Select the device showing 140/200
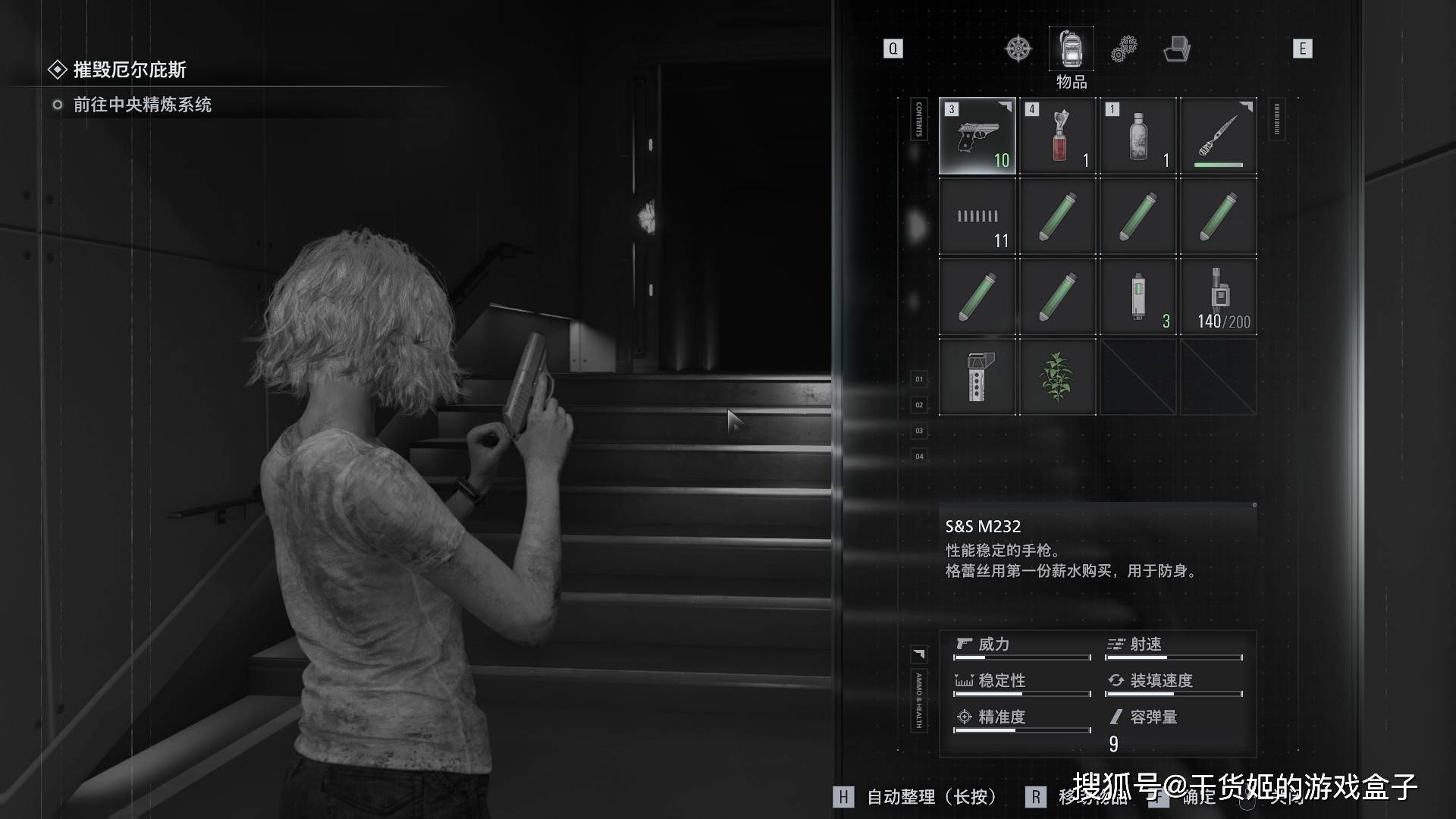This screenshot has height=819, width=1456. click(1219, 297)
